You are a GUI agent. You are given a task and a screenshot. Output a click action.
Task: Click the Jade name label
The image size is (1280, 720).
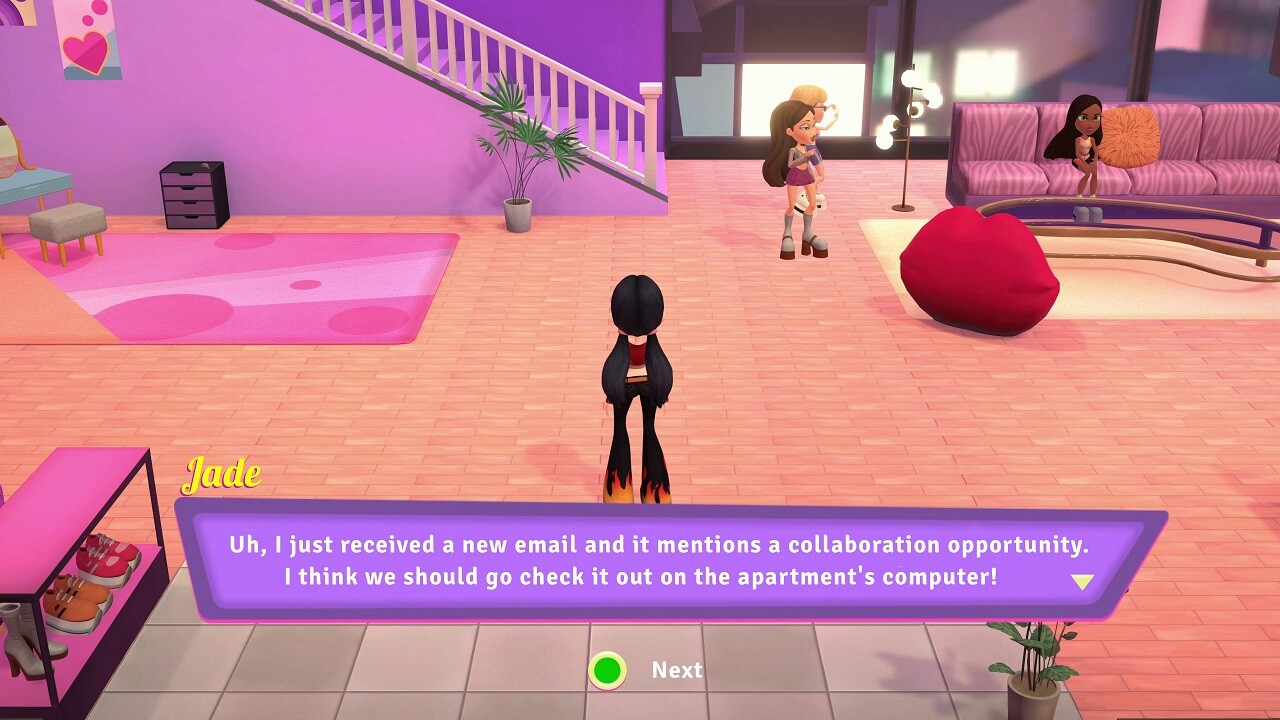point(222,477)
